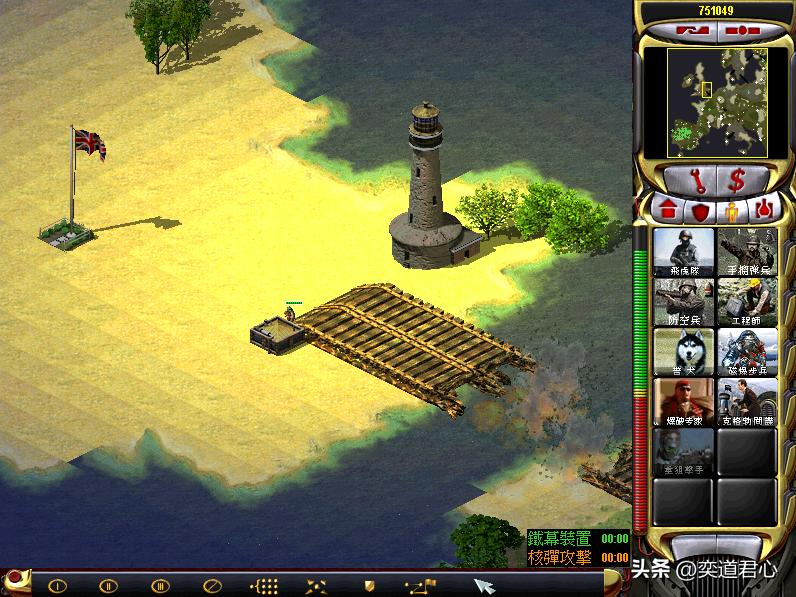Train the attack dog (警犬) unit

(x=684, y=352)
